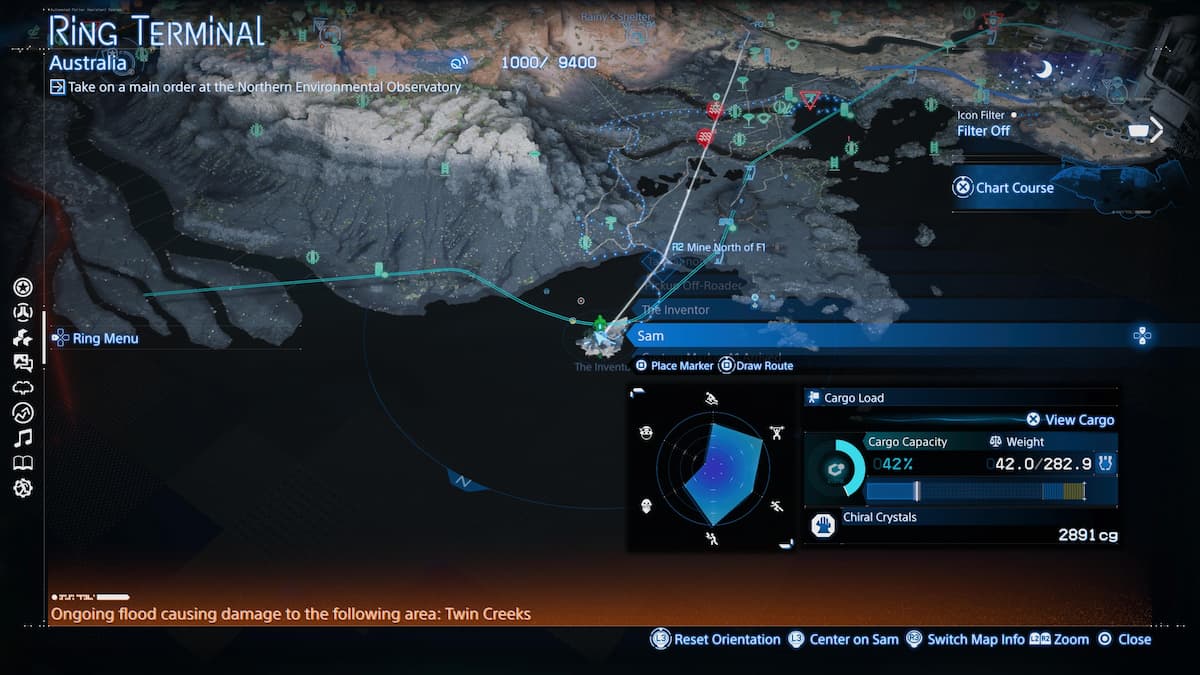Choose The Inventor list entry
The width and height of the screenshot is (1200, 675).
(x=676, y=310)
